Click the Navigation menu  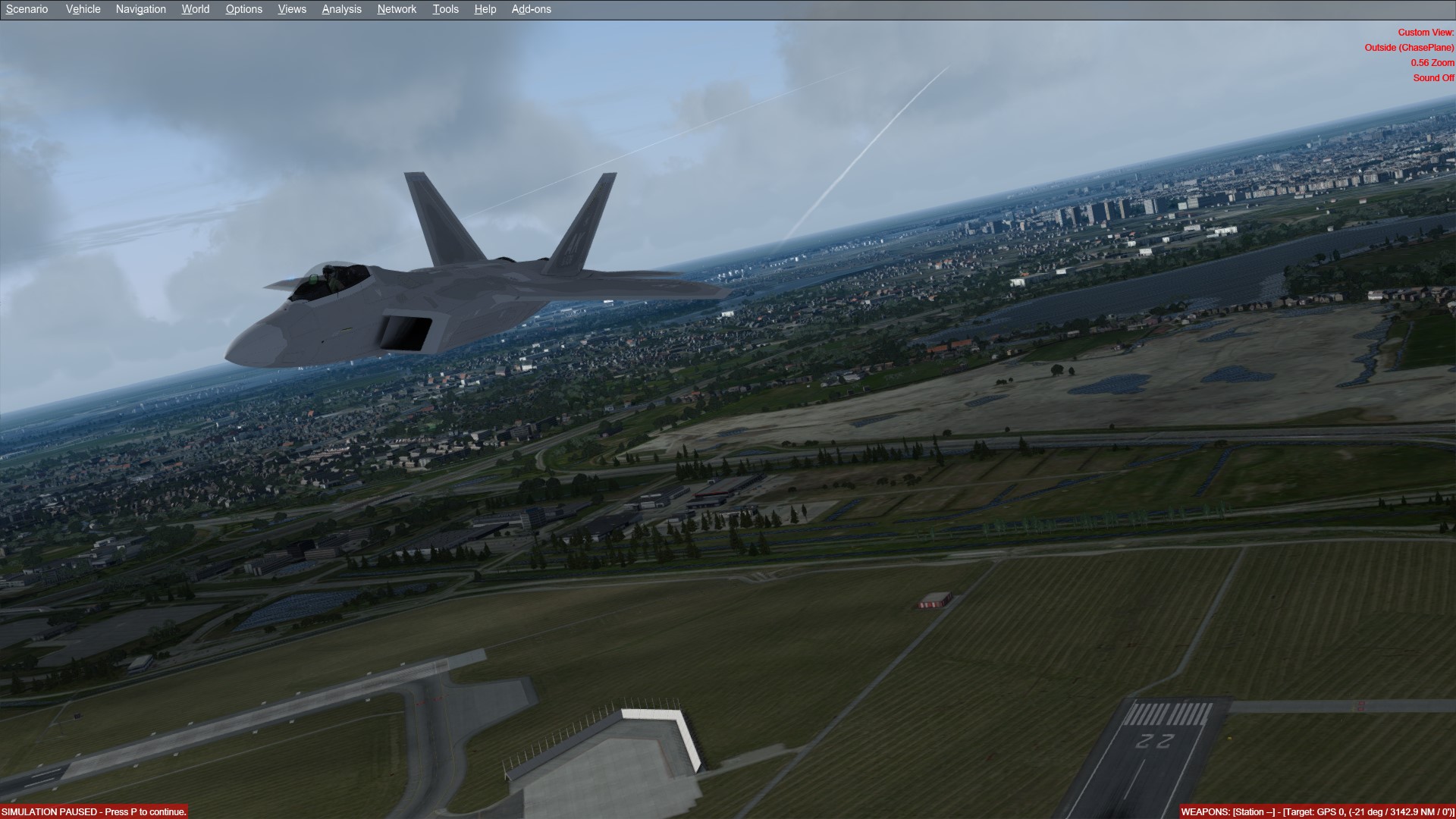click(140, 9)
